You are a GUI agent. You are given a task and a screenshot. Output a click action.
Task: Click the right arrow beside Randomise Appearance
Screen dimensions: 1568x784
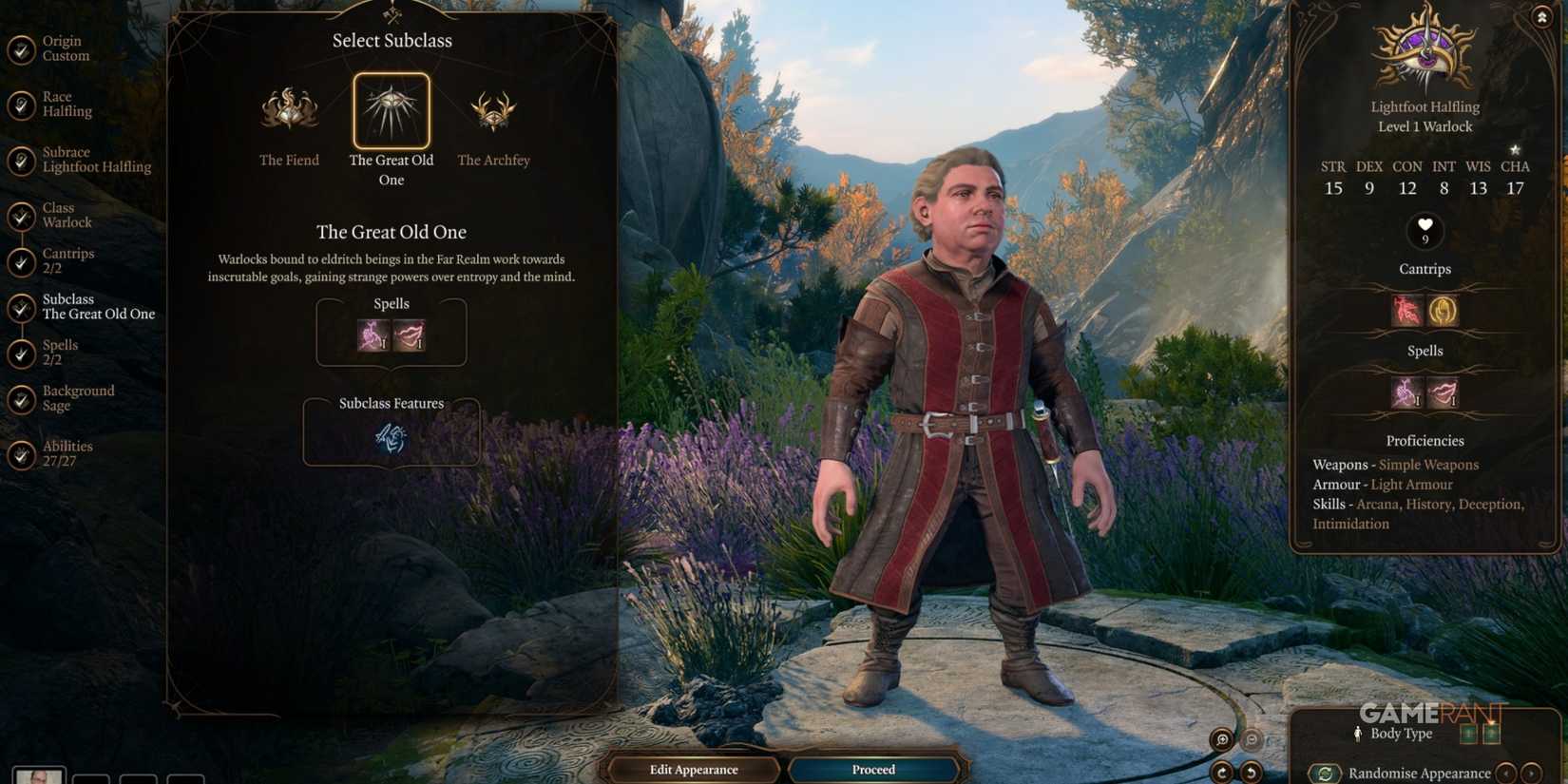tap(1533, 773)
